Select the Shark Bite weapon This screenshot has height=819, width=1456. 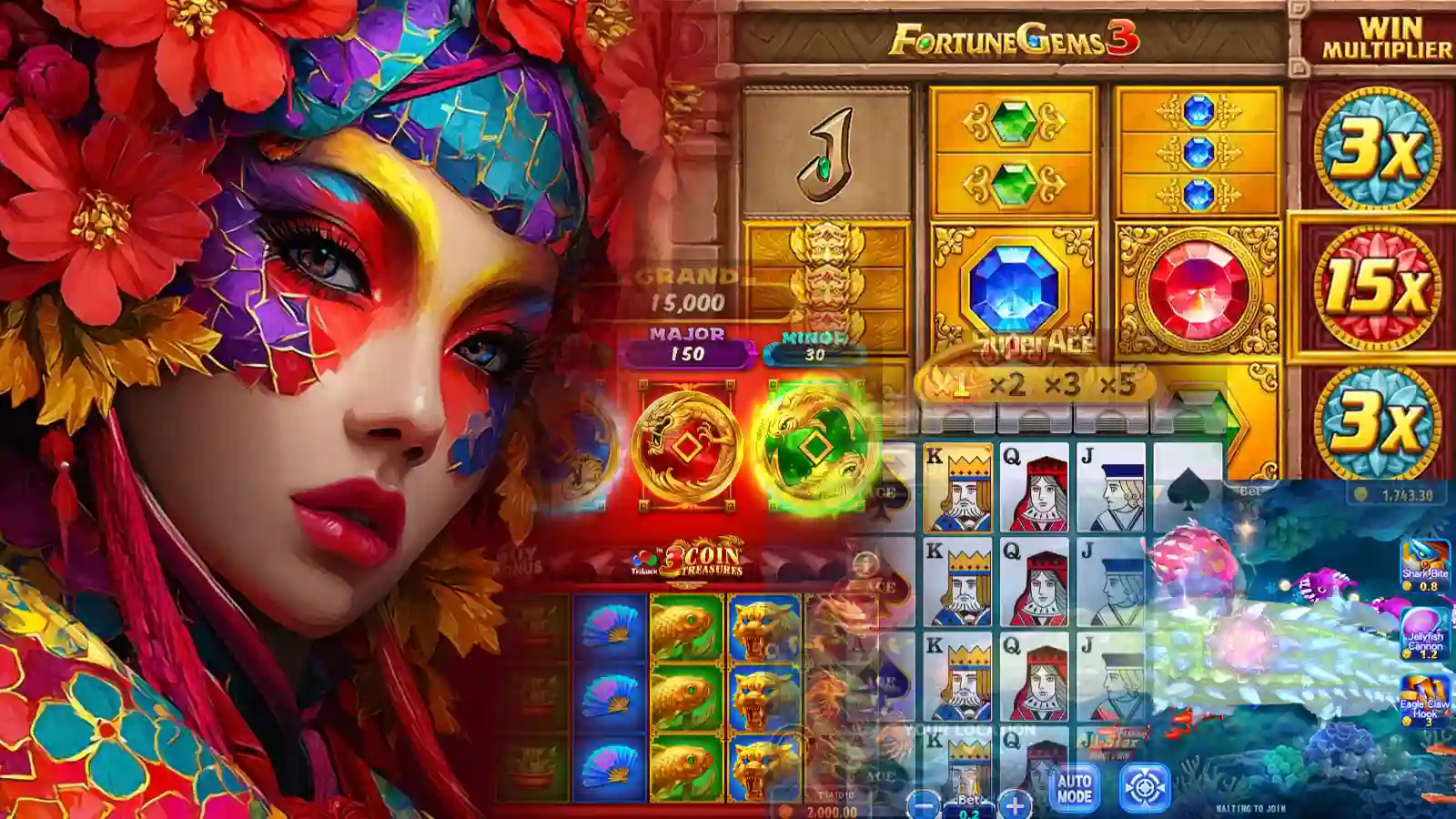coord(1425,561)
